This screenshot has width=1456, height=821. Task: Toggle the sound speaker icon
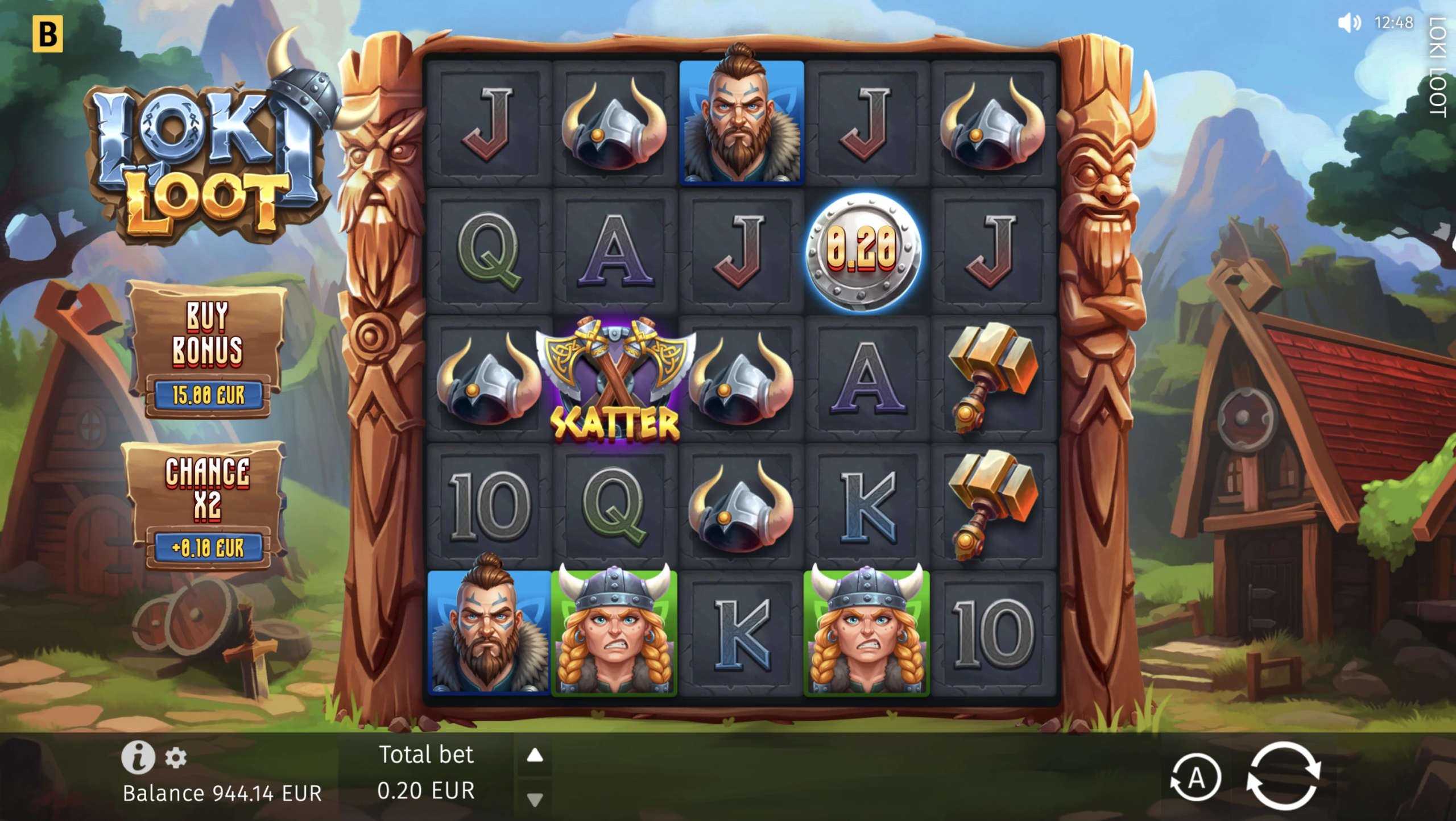pyautogui.click(x=1349, y=23)
